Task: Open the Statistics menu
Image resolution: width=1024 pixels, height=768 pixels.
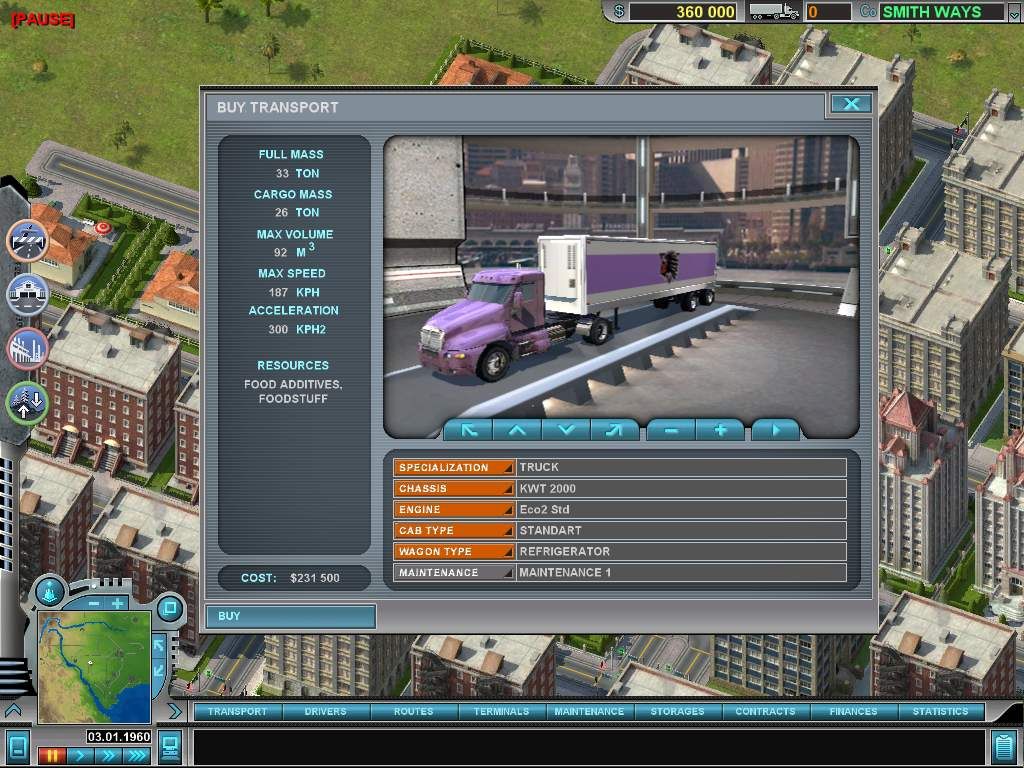Action: pyautogui.click(x=940, y=712)
